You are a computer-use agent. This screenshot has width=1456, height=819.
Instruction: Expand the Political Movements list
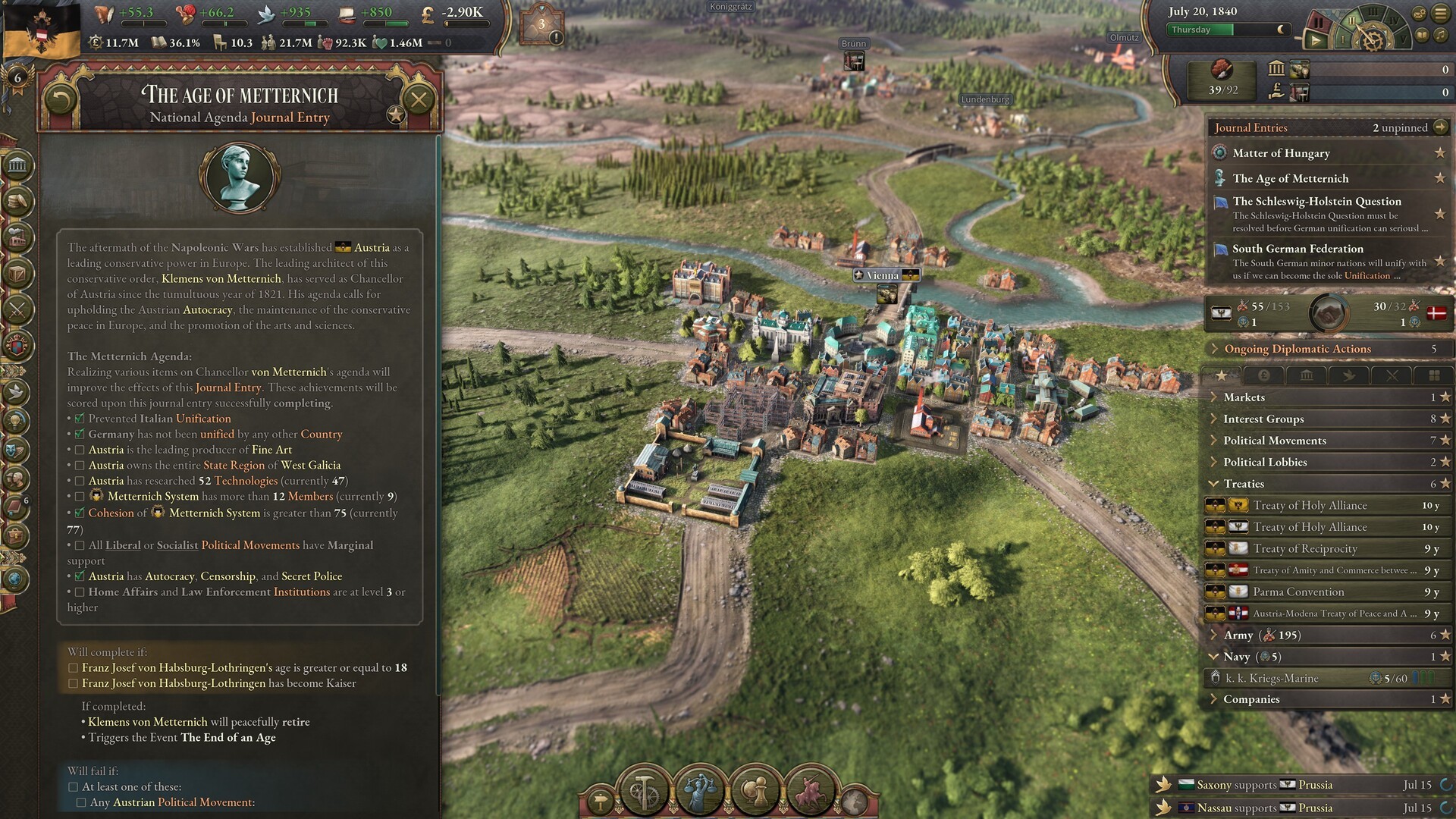[x=1274, y=441]
